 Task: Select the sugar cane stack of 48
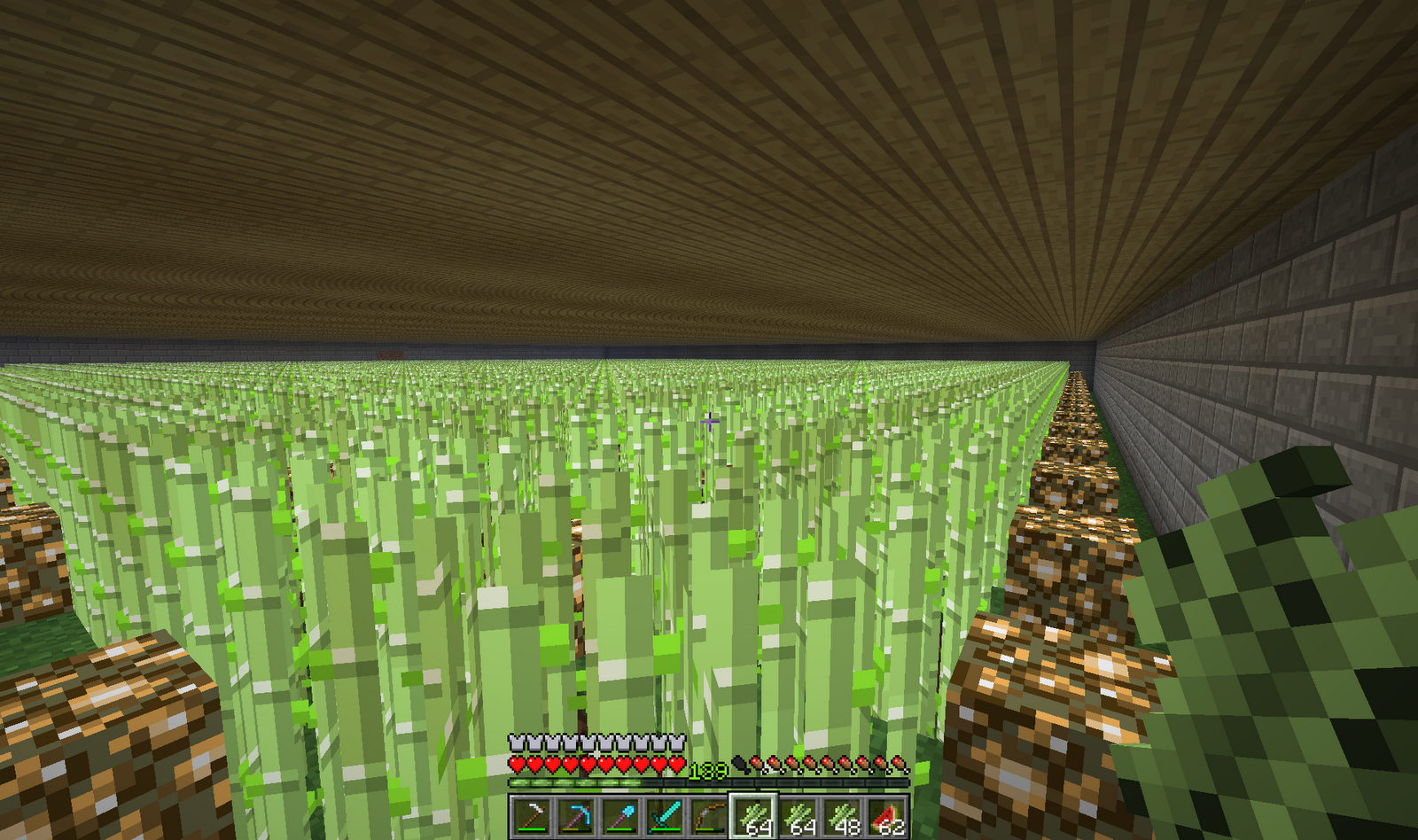coord(843,815)
